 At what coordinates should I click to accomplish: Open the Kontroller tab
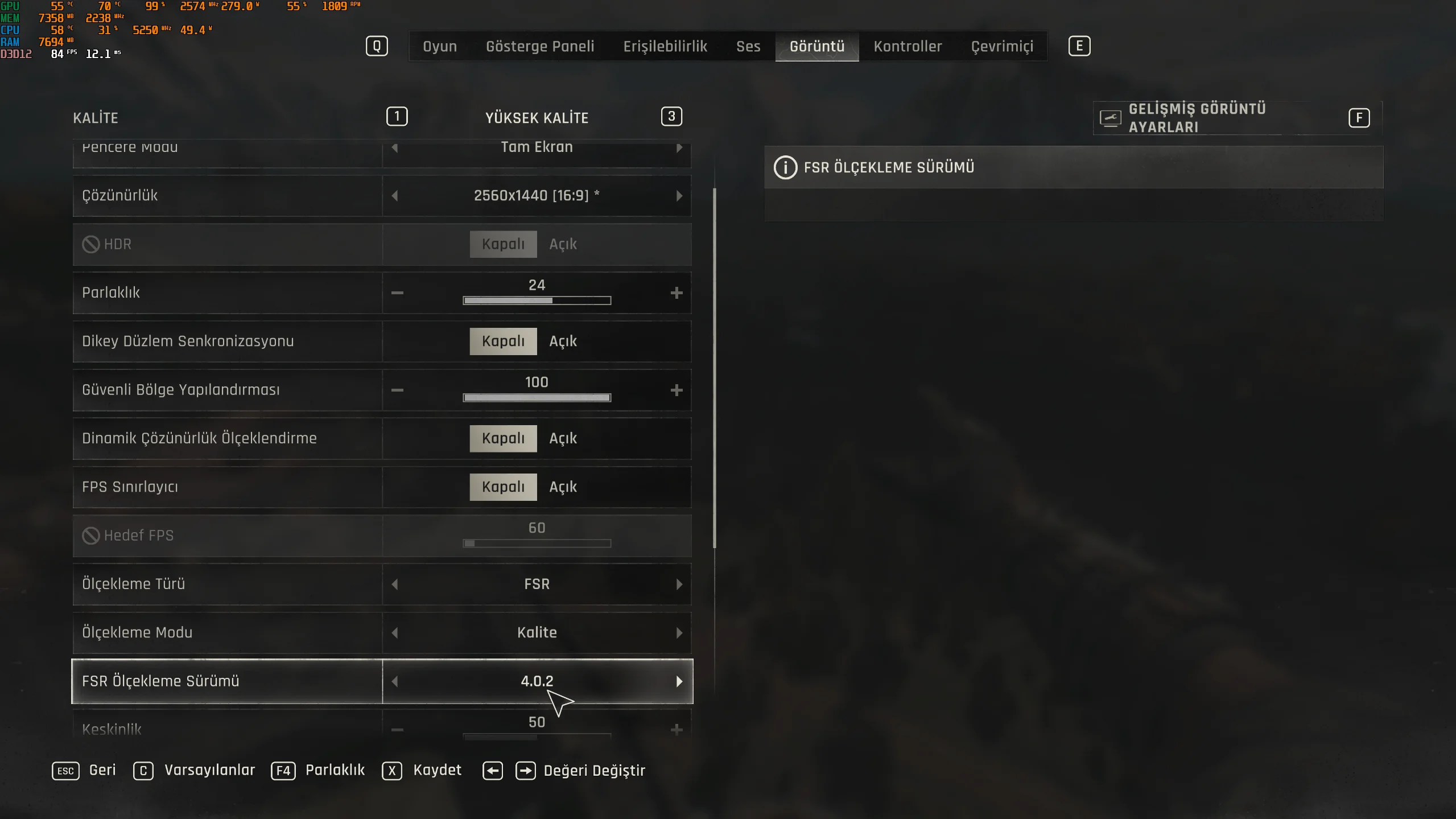point(908,46)
